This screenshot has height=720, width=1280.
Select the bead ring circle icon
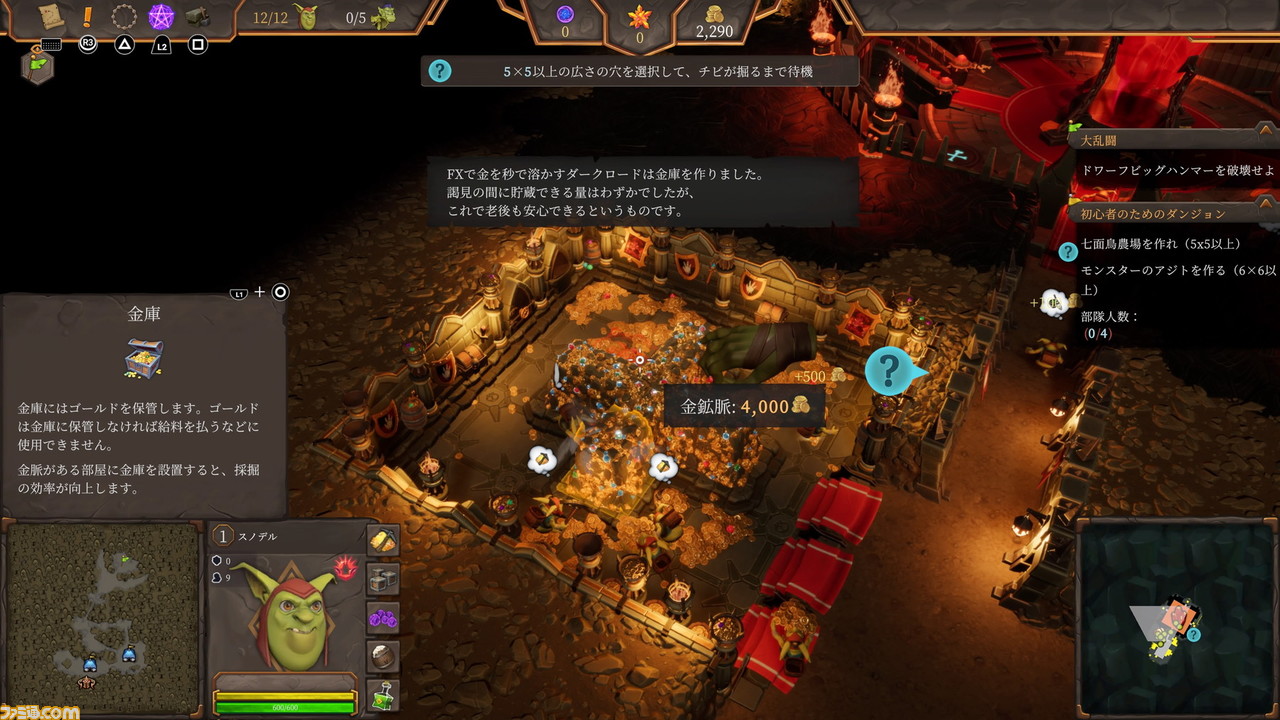click(x=124, y=17)
